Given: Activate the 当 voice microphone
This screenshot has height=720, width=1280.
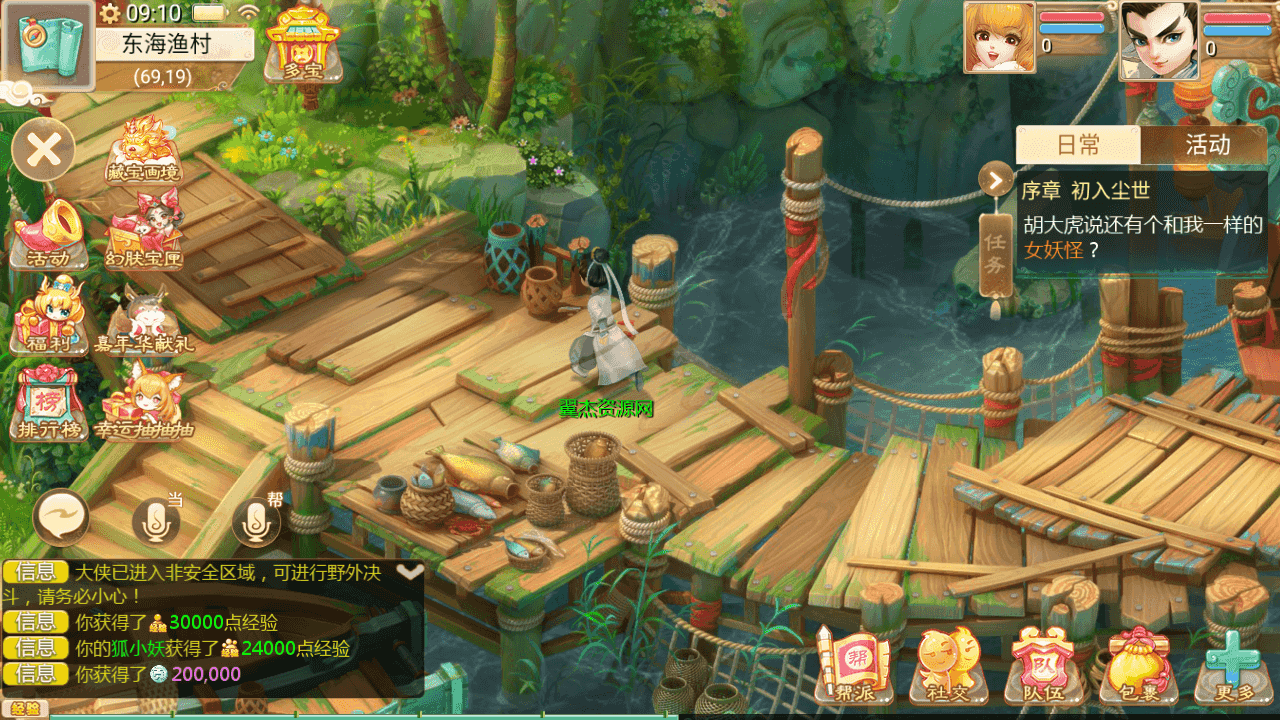Looking at the screenshot, I should tap(156, 520).
